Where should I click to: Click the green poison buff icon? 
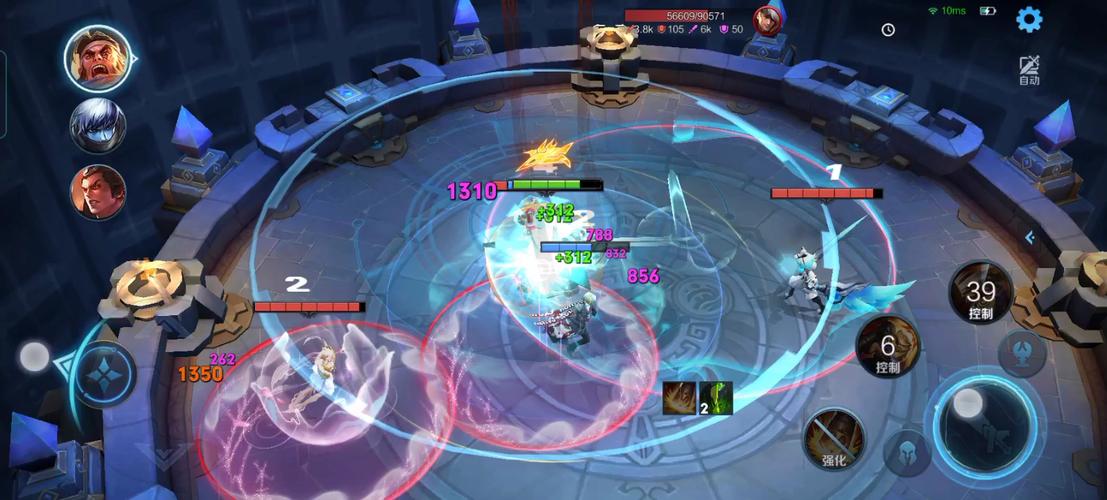tap(717, 398)
